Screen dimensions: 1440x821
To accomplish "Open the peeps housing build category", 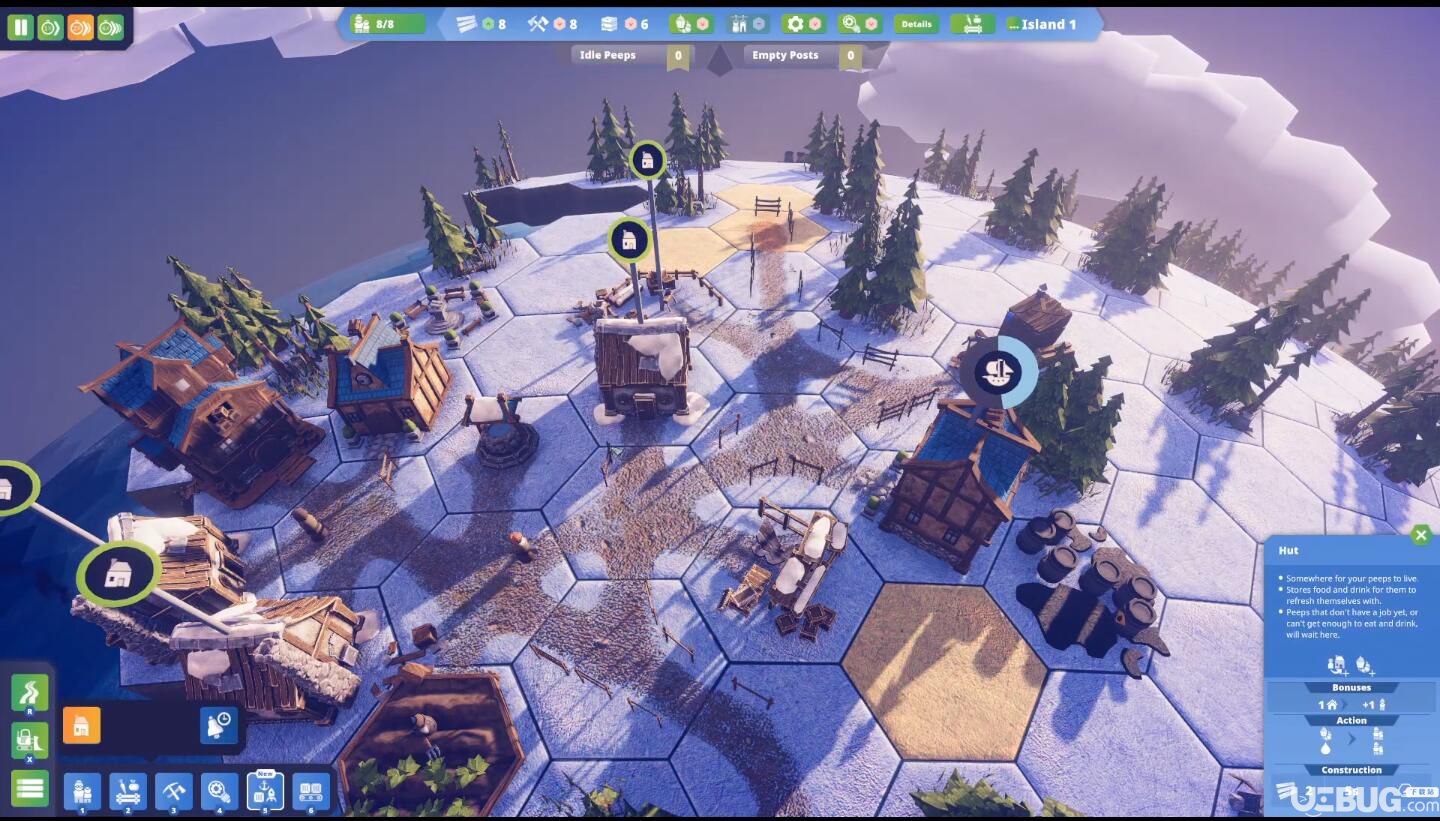I will pyautogui.click(x=82, y=791).
